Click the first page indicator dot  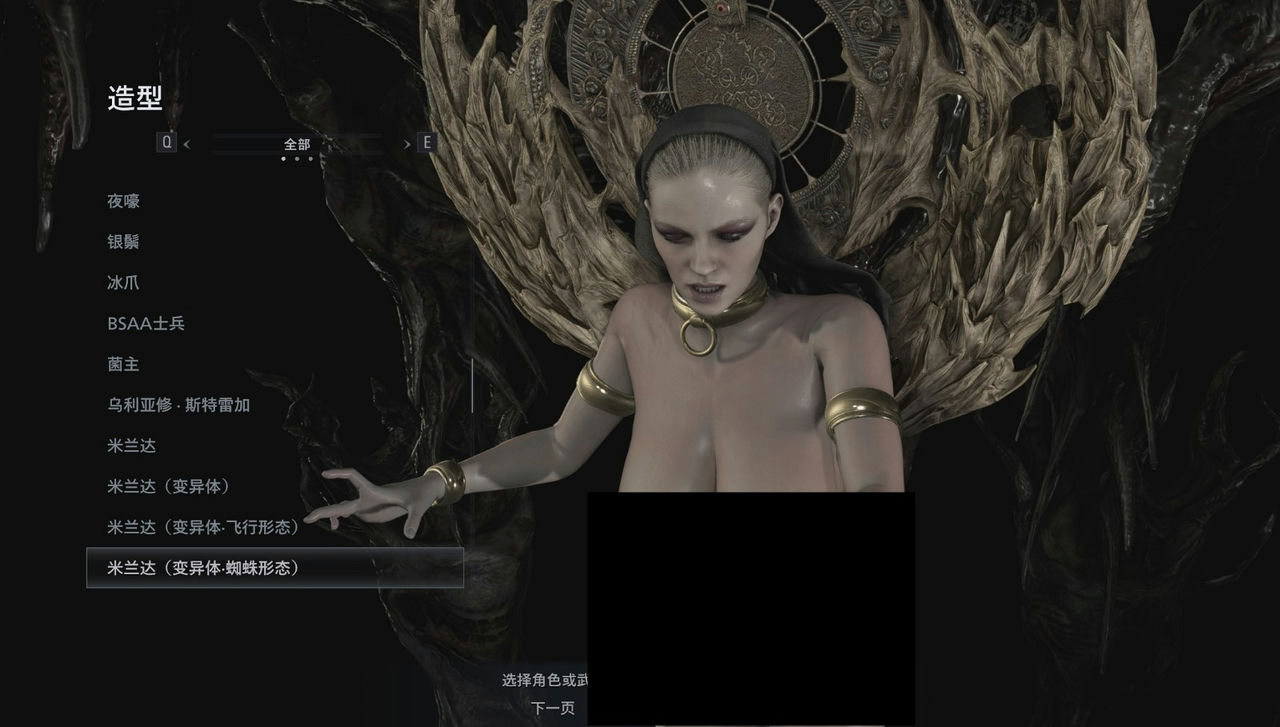click(283, 158)
